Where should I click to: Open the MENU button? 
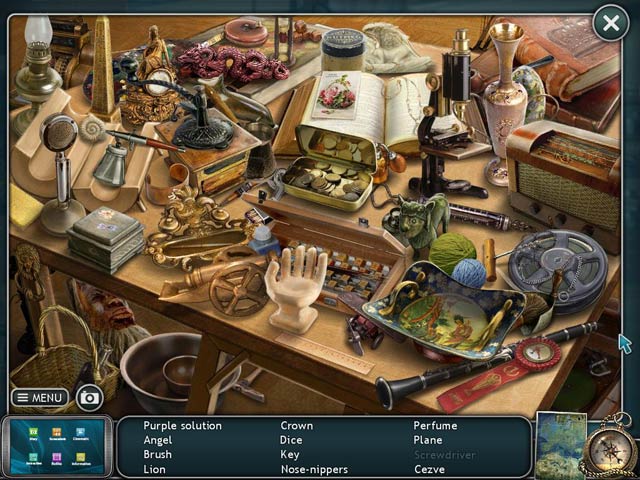tap(40, 397)
